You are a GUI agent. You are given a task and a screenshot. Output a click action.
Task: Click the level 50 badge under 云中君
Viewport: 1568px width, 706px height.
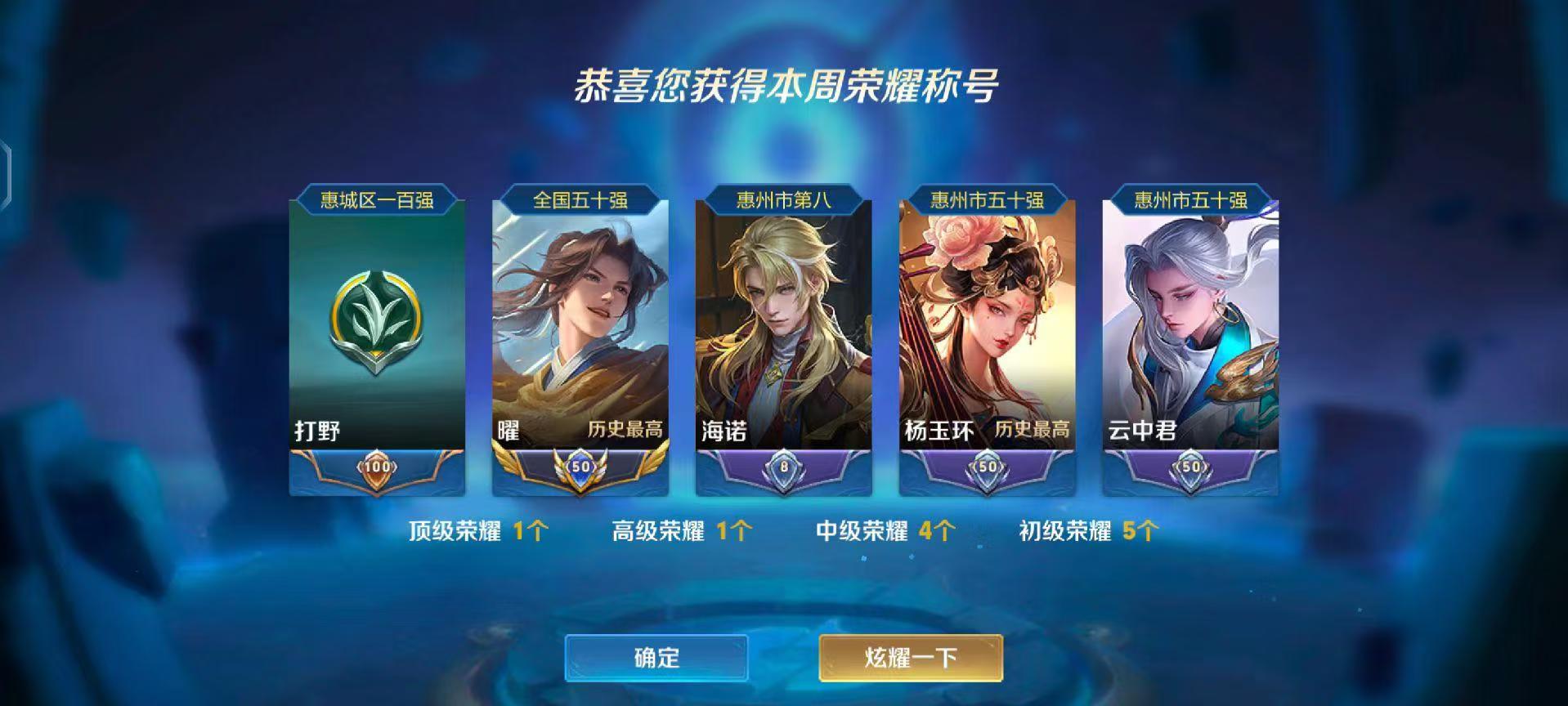pos(1188,465)
